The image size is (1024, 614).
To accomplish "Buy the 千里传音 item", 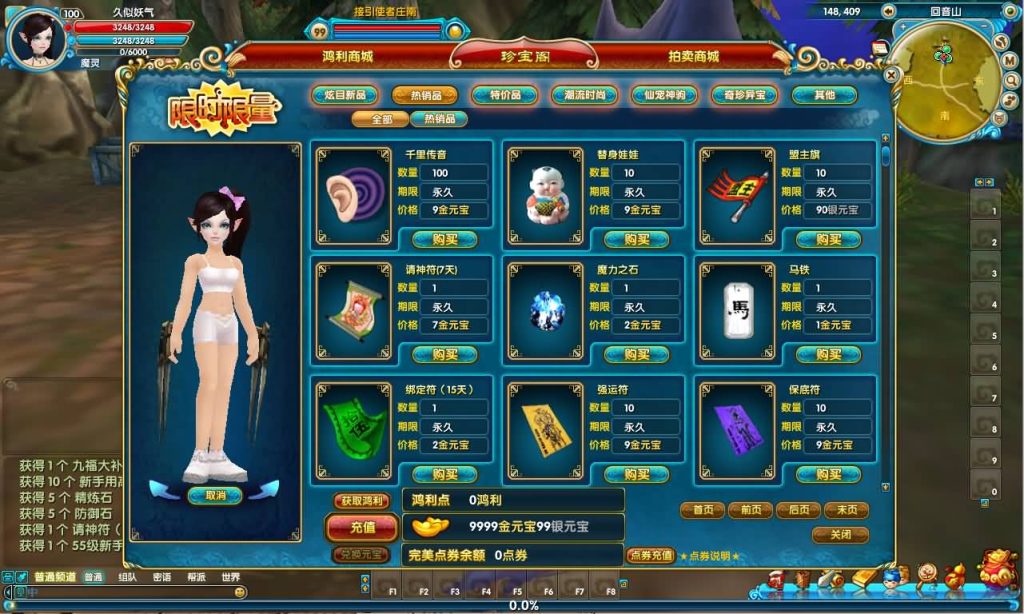I will pos(445,239).
